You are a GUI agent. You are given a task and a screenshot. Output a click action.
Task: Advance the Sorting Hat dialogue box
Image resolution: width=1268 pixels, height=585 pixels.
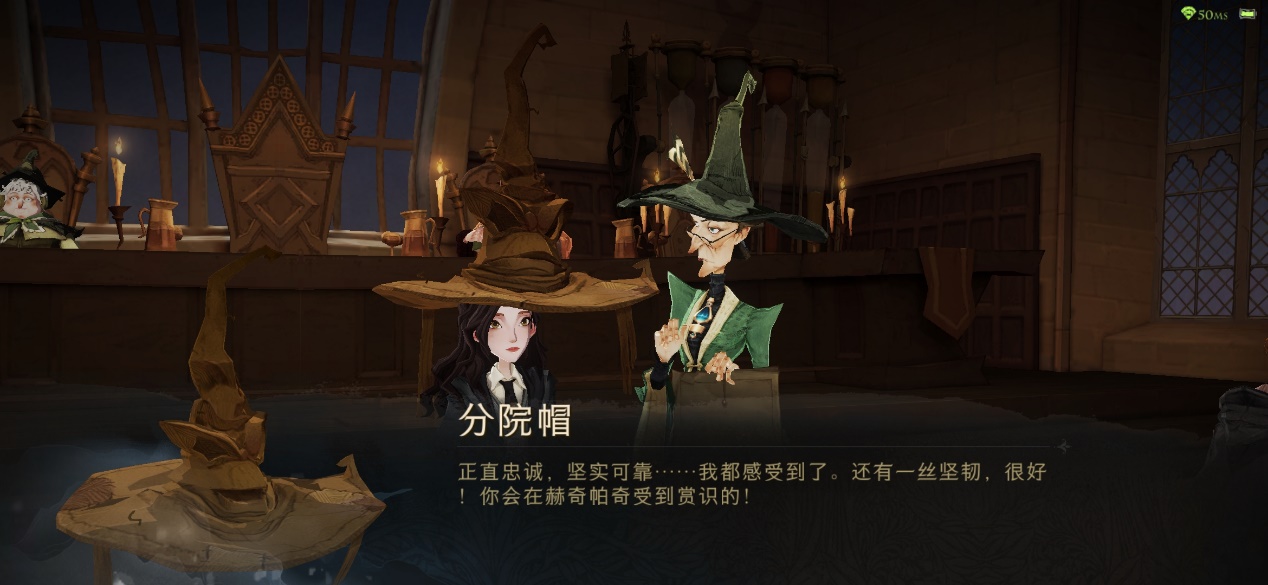(750, 482)
